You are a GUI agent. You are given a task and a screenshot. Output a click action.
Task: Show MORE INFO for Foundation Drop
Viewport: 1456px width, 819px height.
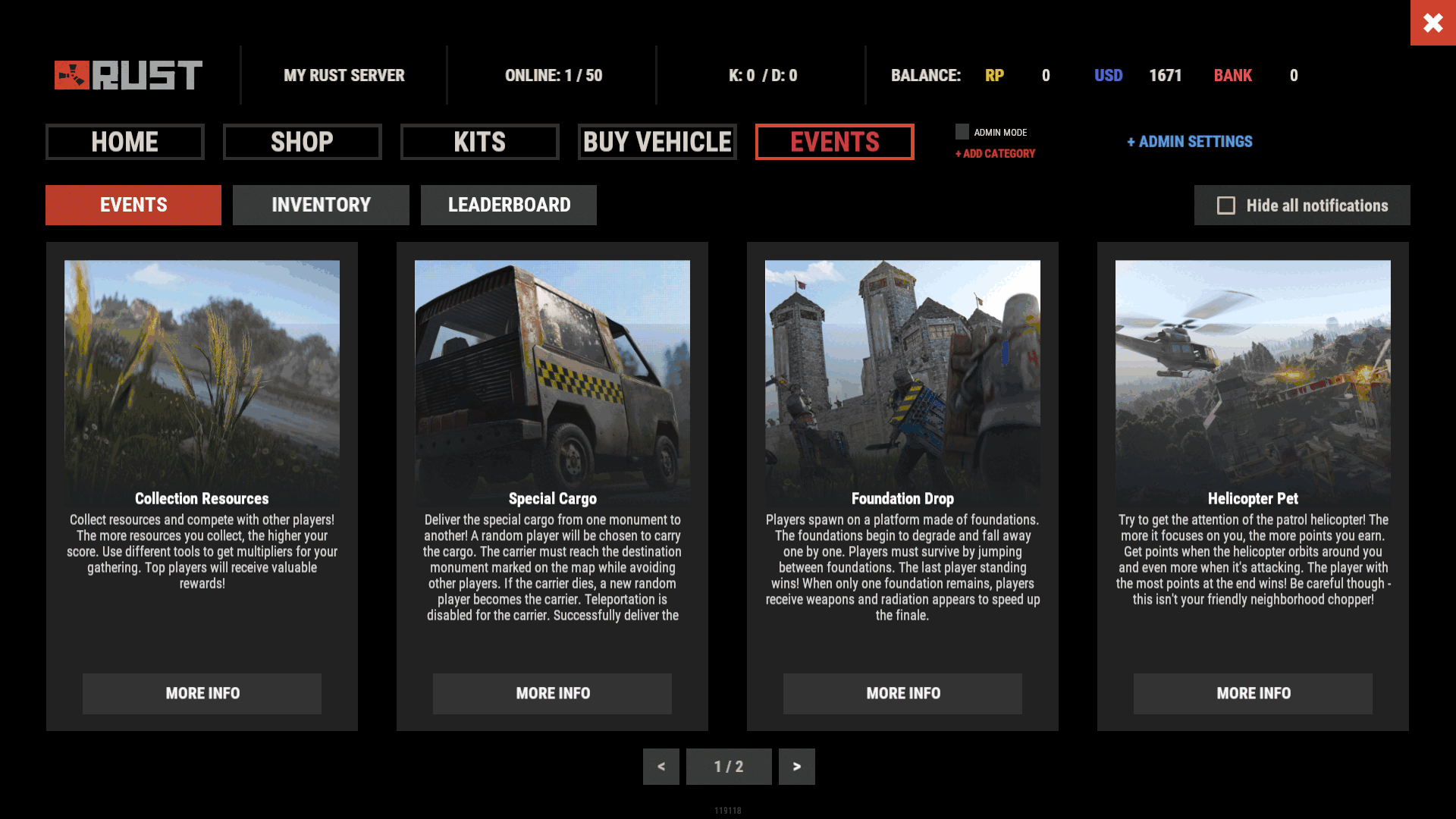pos(902,693)
